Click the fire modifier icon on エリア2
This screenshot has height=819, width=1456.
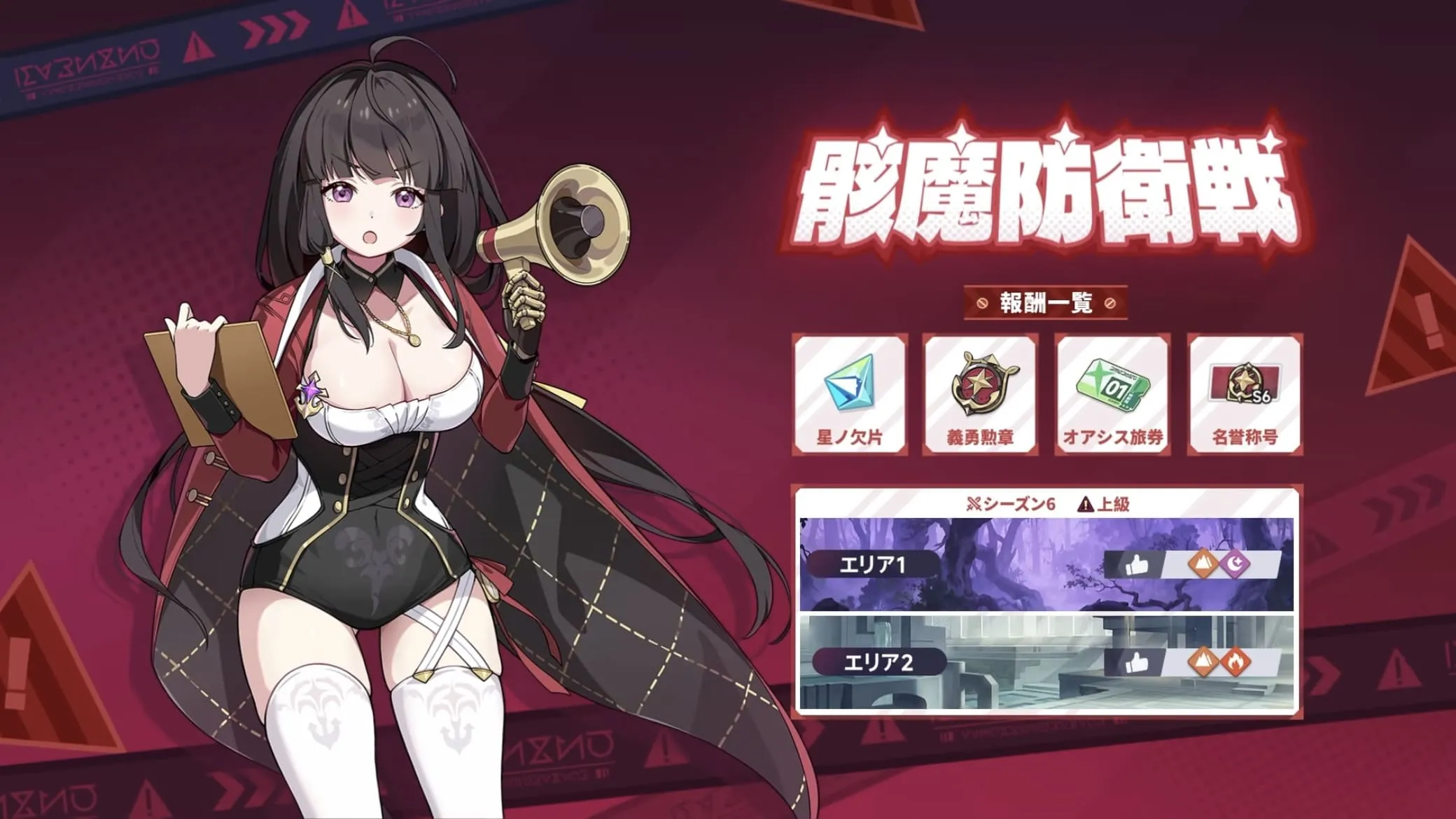click(1235, 661)
